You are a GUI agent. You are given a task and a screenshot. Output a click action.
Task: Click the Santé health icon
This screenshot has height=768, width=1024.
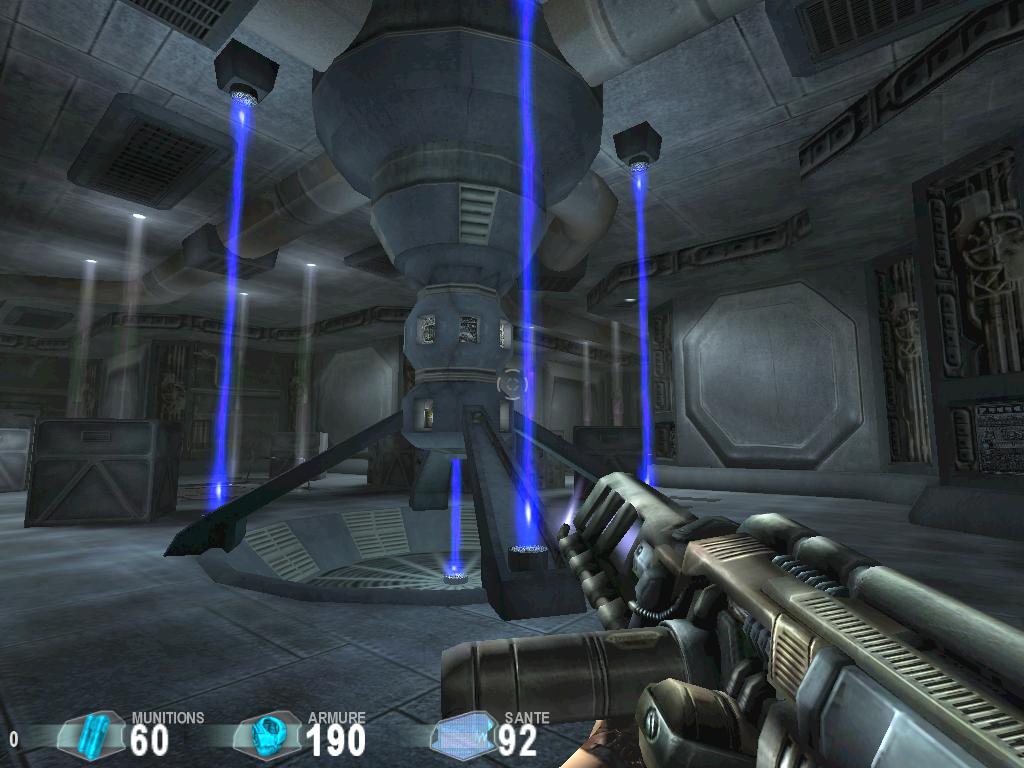pyautogui.click(x=464, y=737)
